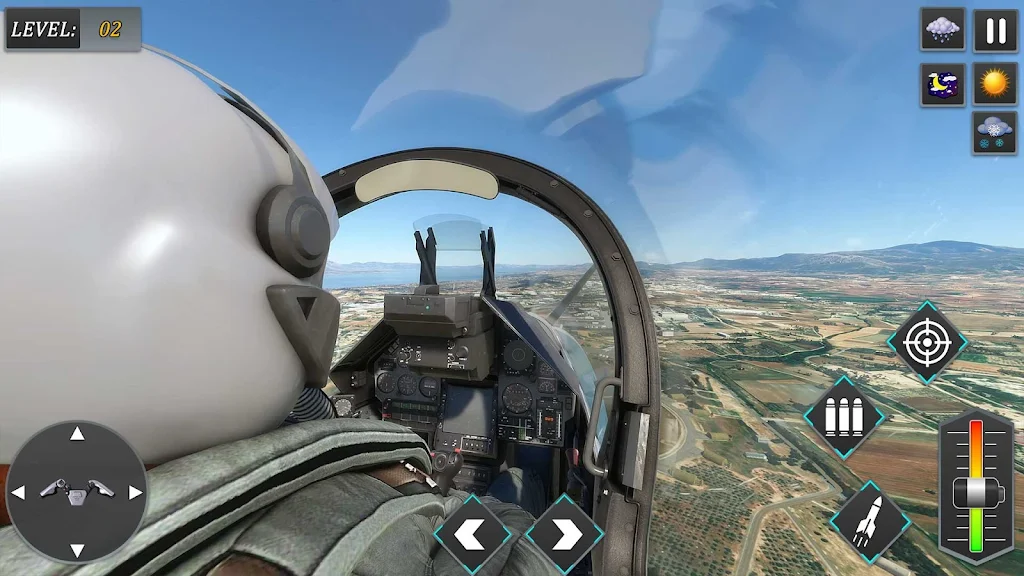Select the night moon weather icon

coord(942,85)
